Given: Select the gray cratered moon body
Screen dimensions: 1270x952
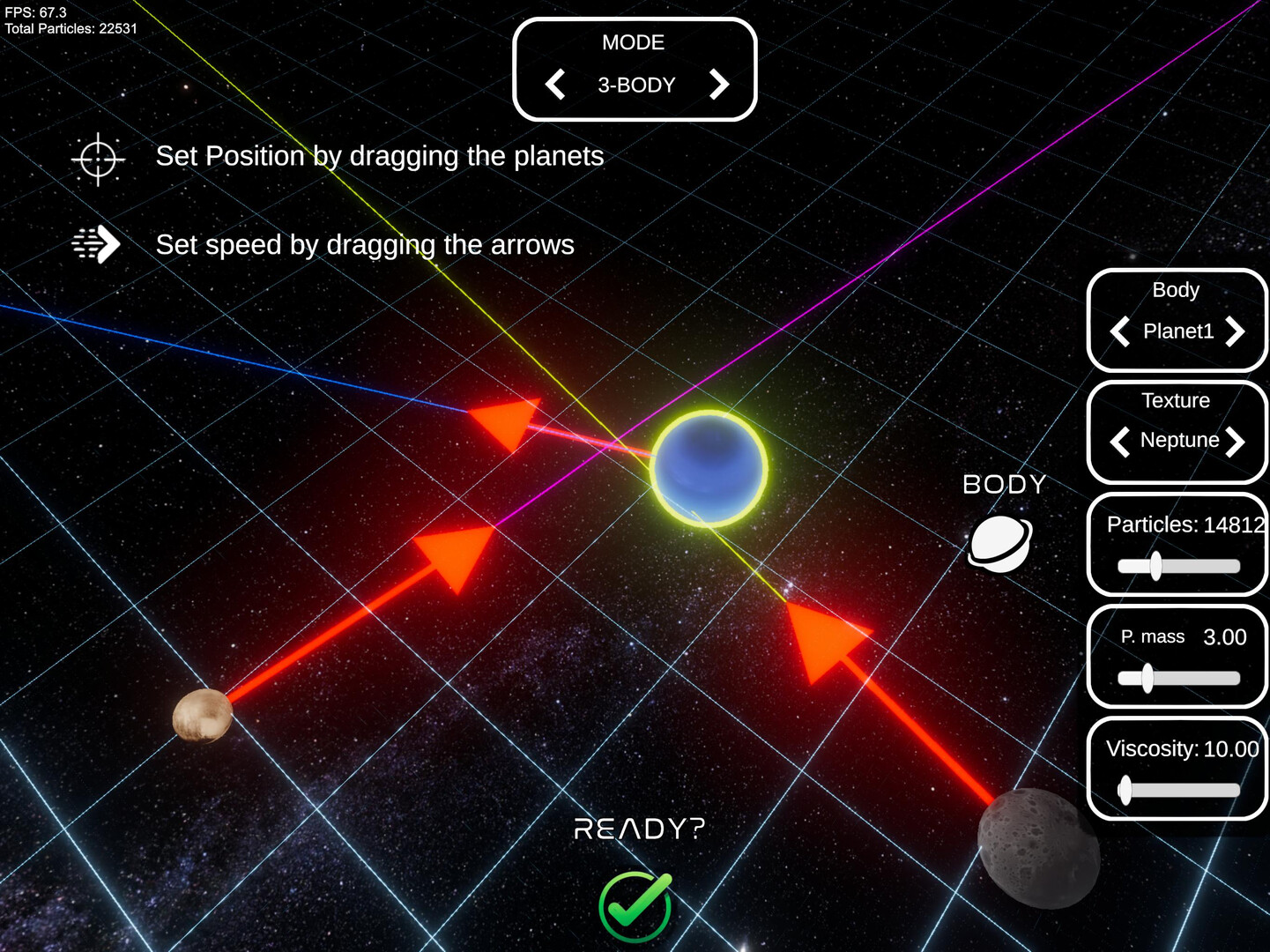Looking at the screenshot, I should point(1038,848).
